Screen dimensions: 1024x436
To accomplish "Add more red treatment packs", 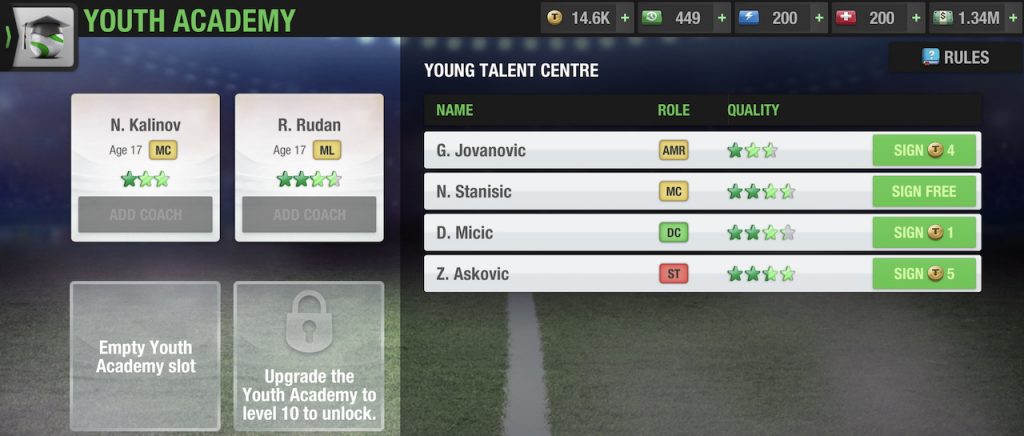I will click(x=914, y=18).
